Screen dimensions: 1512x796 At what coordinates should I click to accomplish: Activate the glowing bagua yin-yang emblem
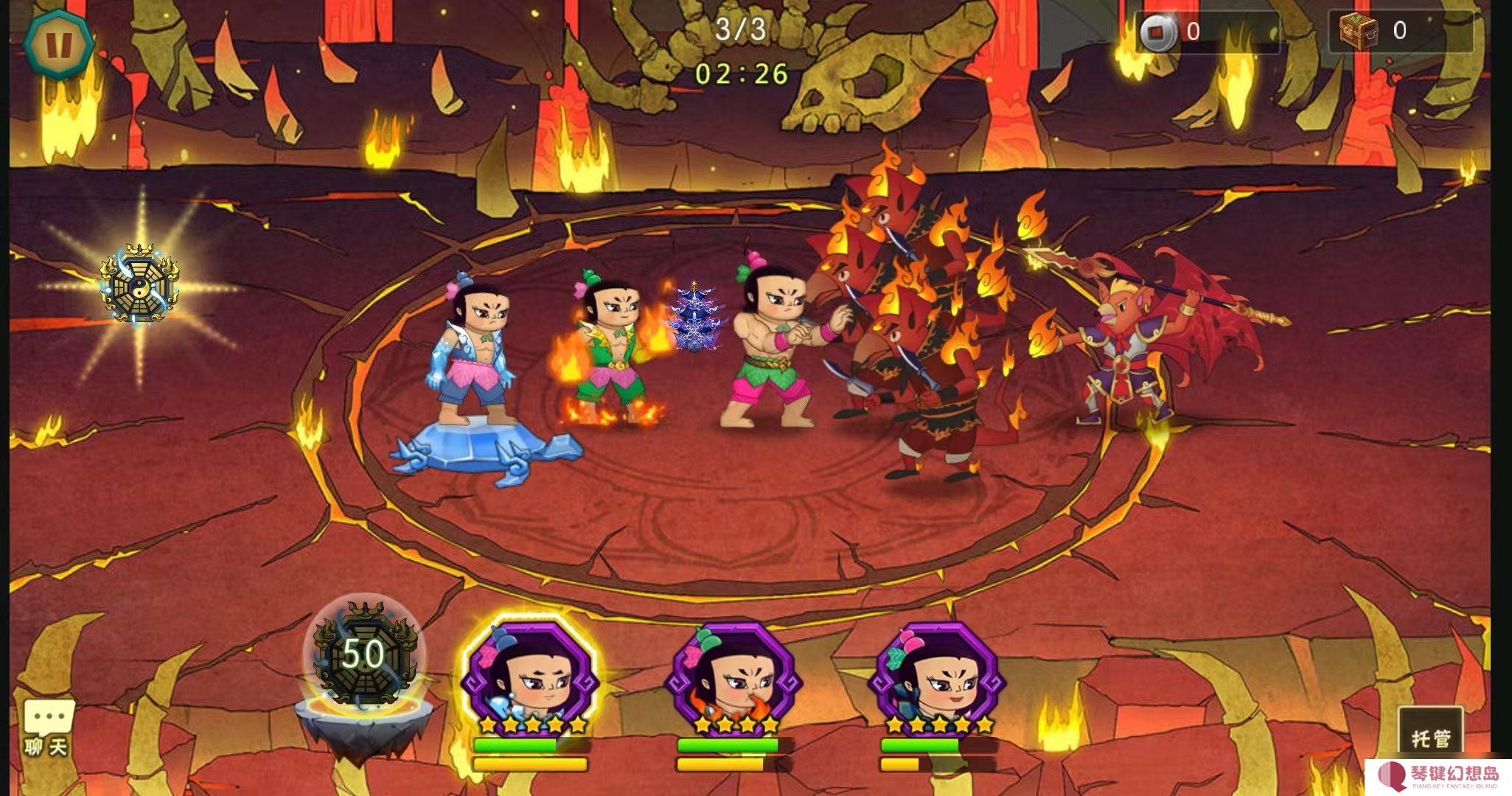click(x=139, y=284)
